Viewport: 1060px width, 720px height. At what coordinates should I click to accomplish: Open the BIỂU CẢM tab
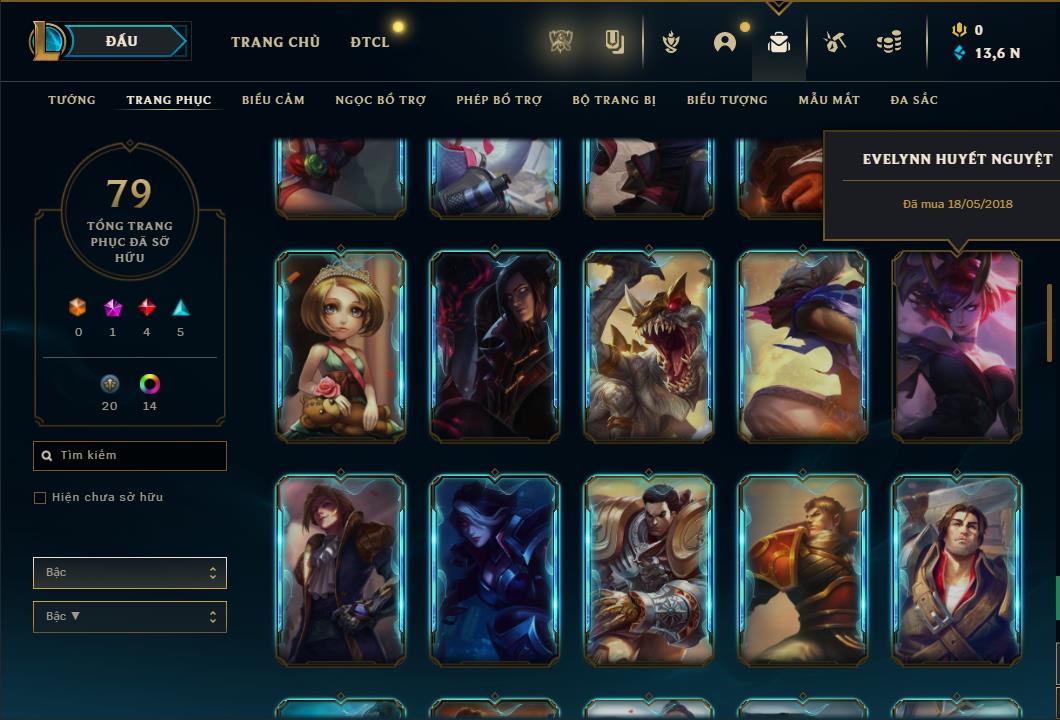273,100
